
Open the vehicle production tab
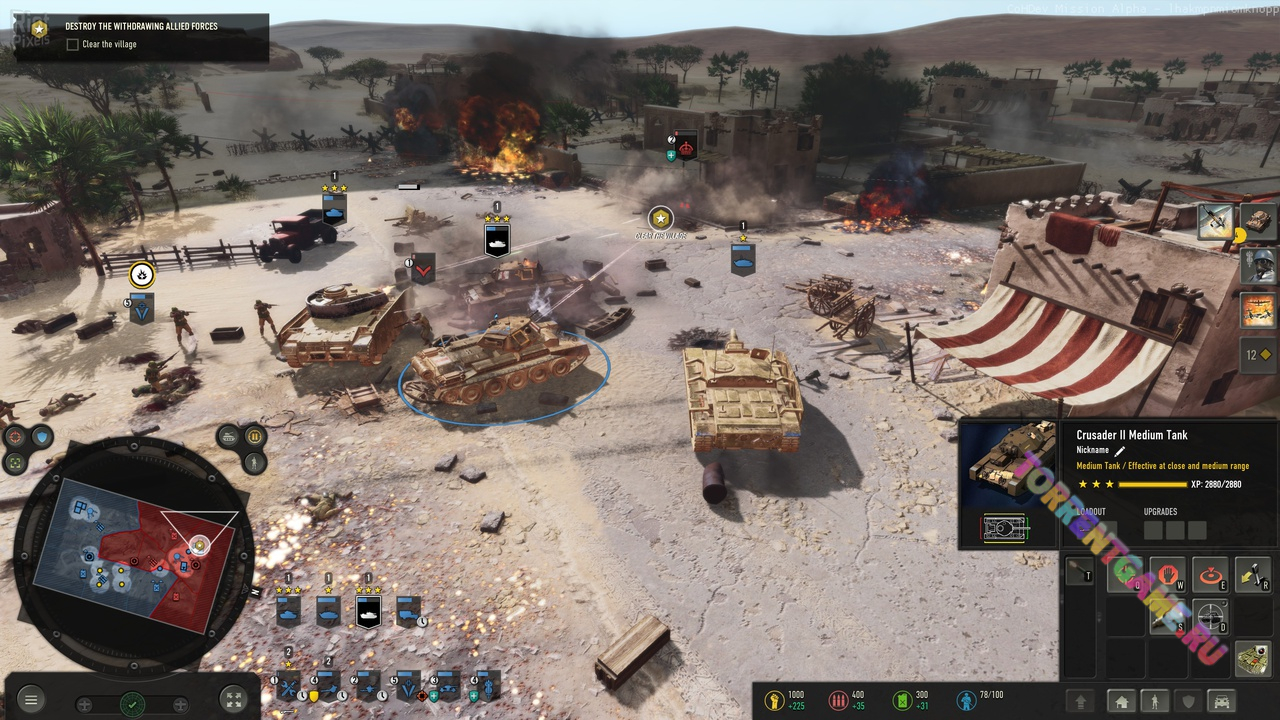pyautogui.click(x=1222, y=701)
